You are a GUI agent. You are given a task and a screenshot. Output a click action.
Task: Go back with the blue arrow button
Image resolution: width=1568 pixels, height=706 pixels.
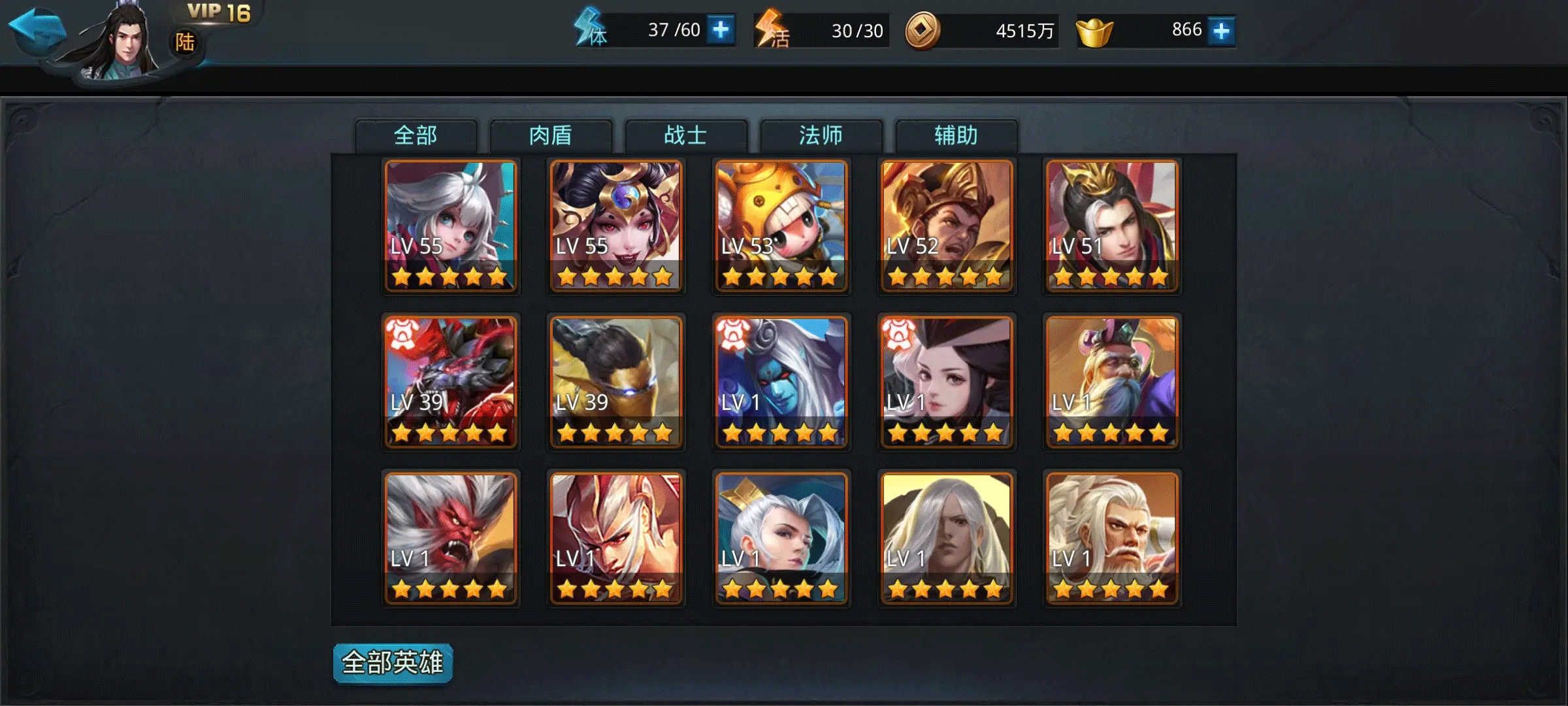point(37,29)
